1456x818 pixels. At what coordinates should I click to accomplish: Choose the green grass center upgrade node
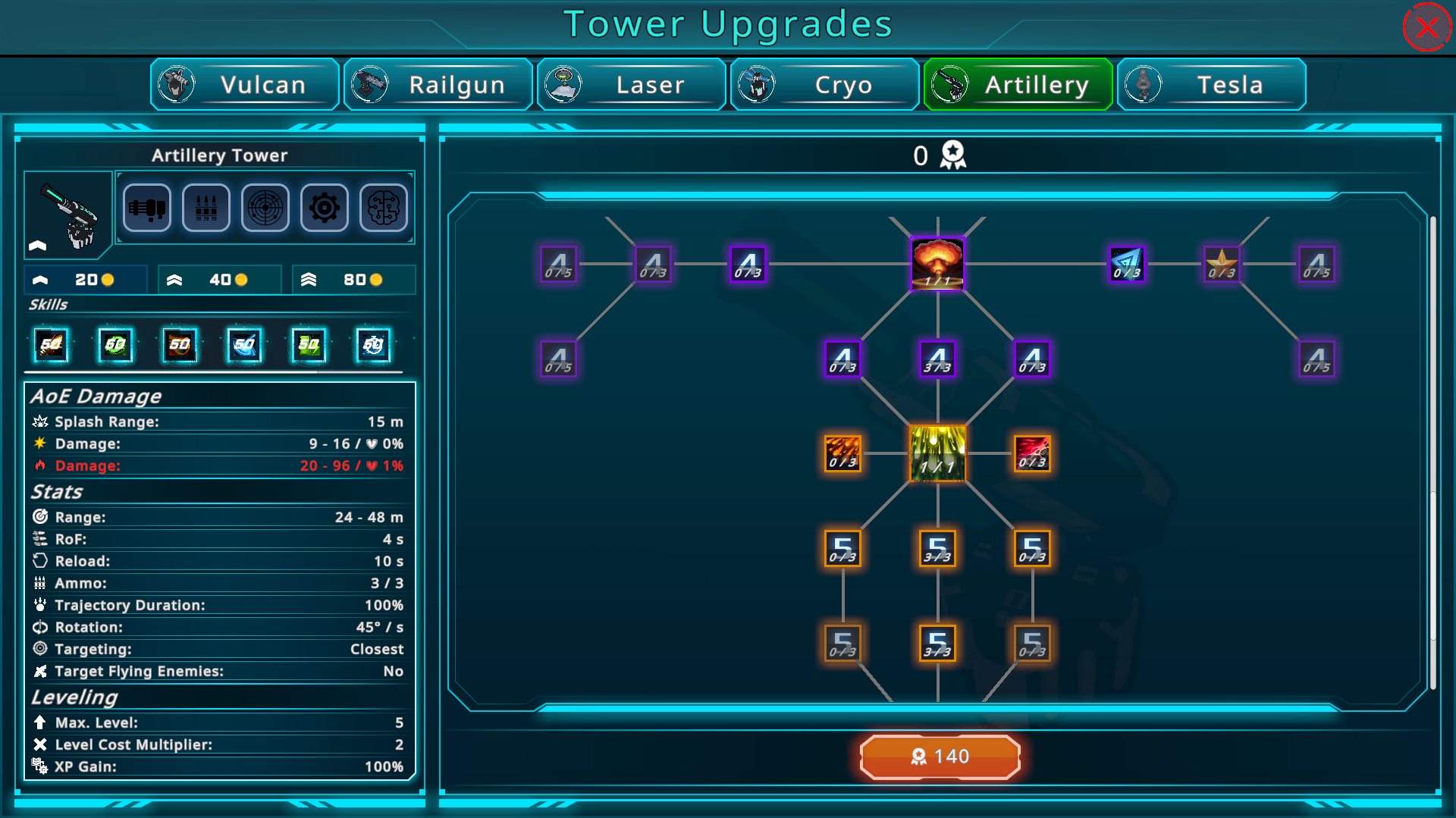point(937,453)
